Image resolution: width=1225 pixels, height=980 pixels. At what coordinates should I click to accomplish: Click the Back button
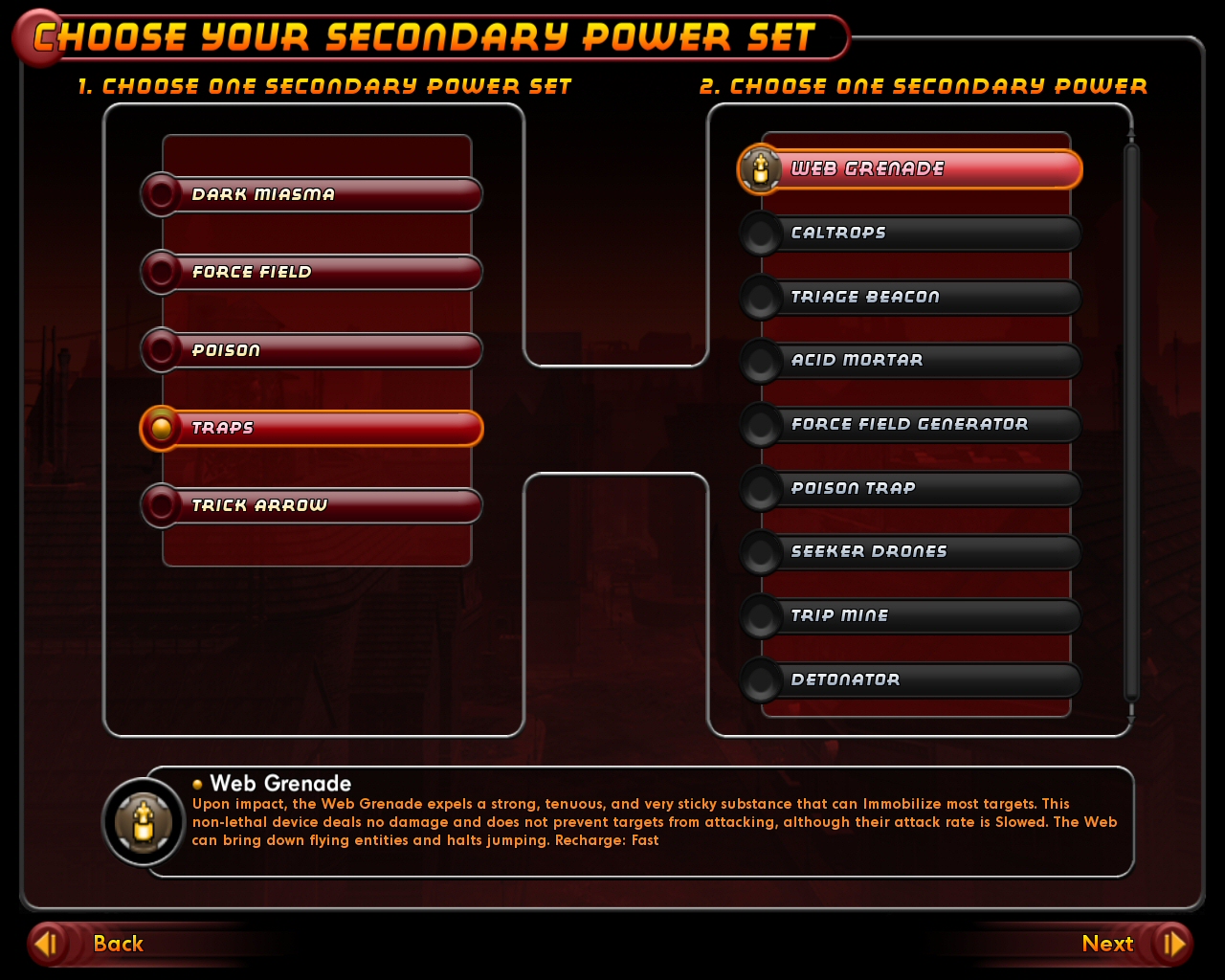(118, 944)
